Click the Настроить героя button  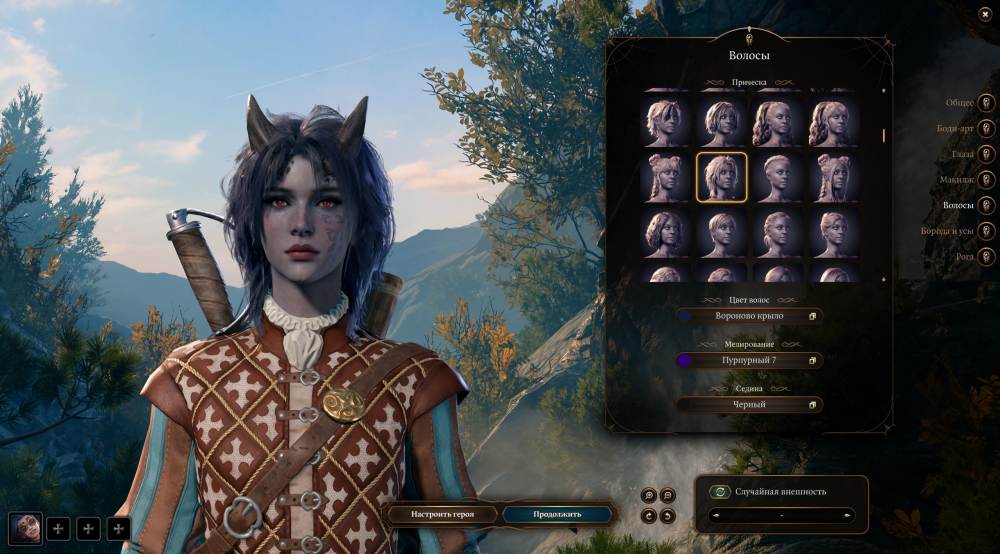pos(441,515)
